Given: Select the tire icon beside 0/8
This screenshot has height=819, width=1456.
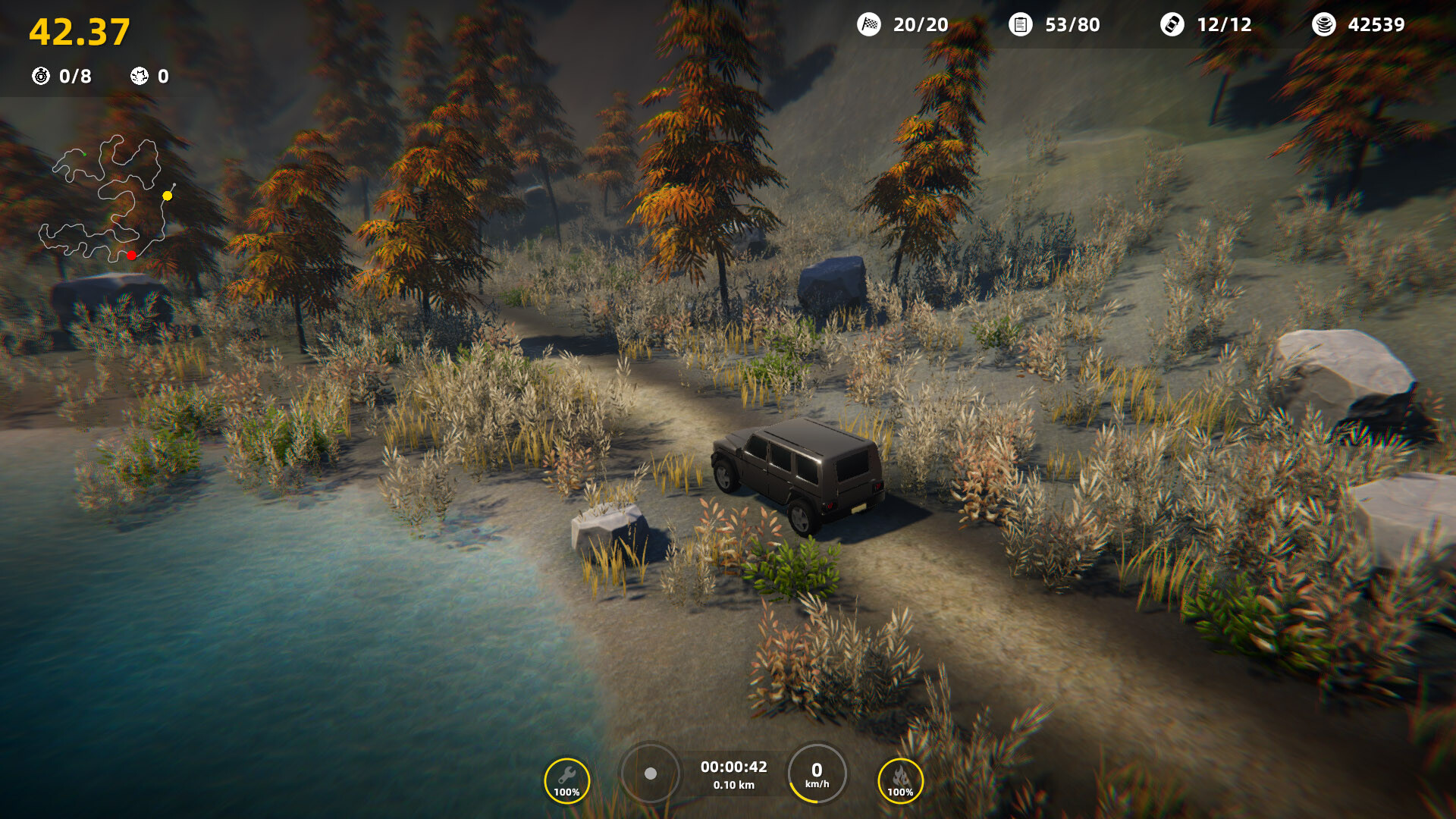Looking at the screenshot, I should (40, 76).
